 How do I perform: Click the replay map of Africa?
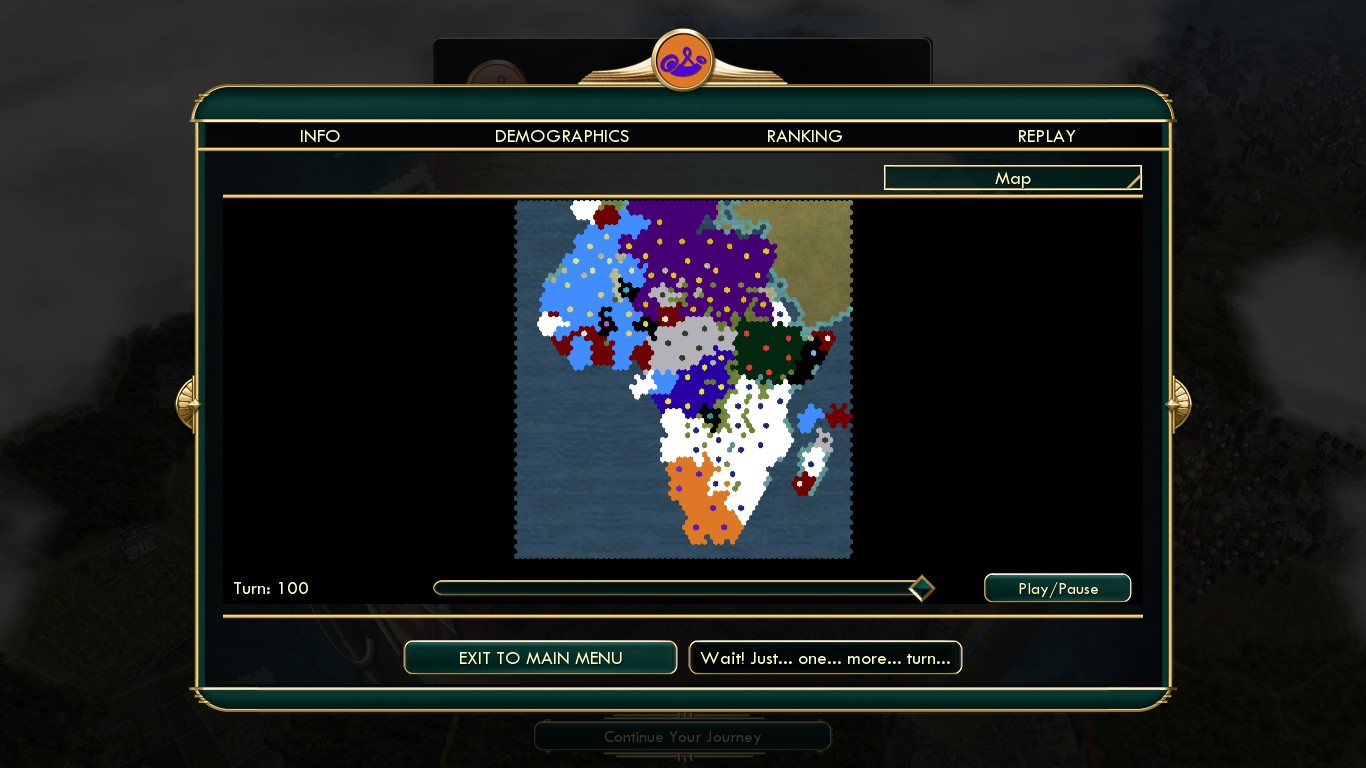coord(683,379)
